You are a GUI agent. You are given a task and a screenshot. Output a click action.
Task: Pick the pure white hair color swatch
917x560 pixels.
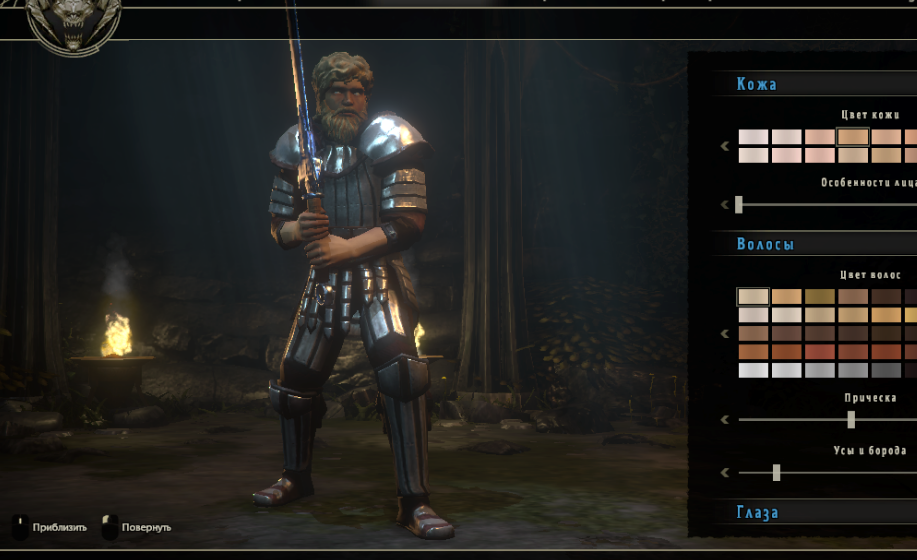753,370
